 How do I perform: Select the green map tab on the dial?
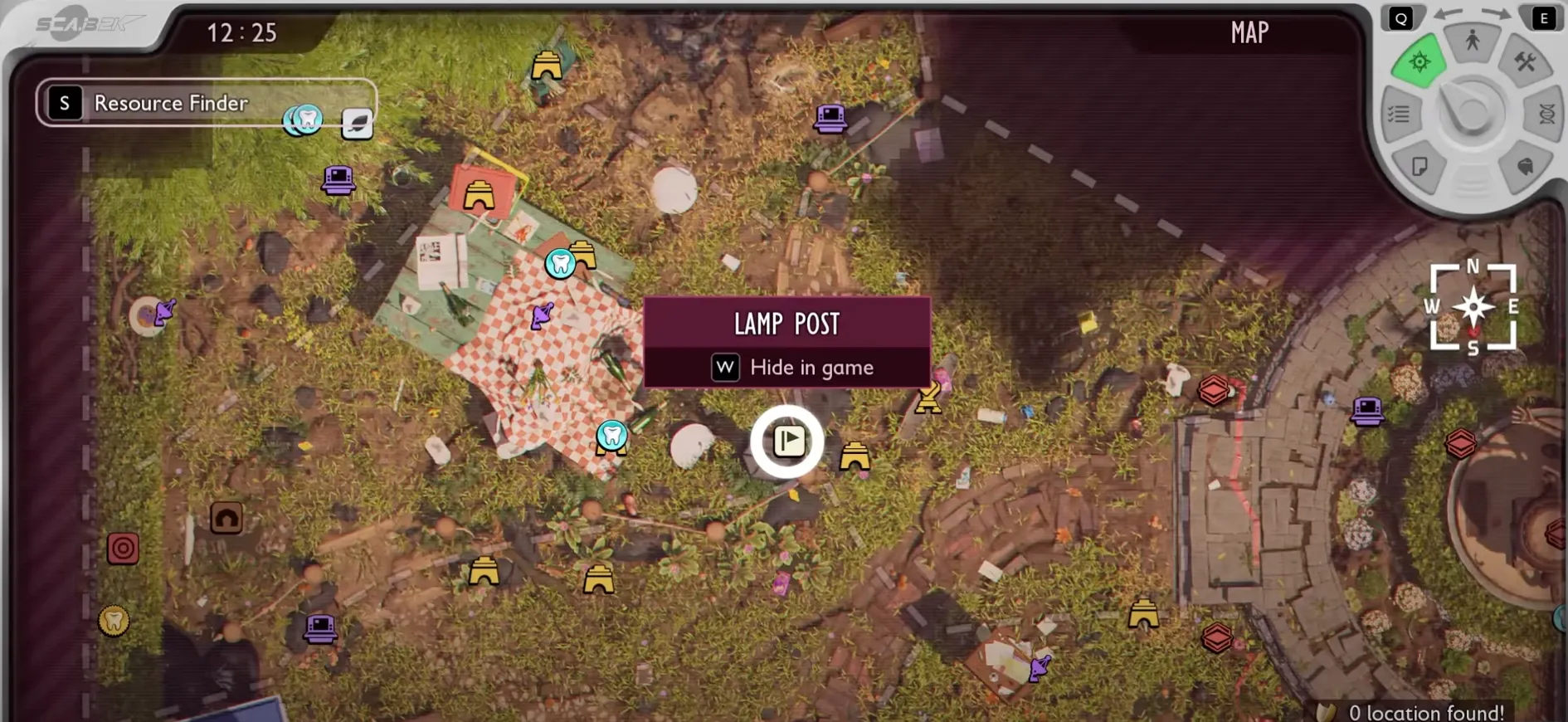pos(1419,61)
